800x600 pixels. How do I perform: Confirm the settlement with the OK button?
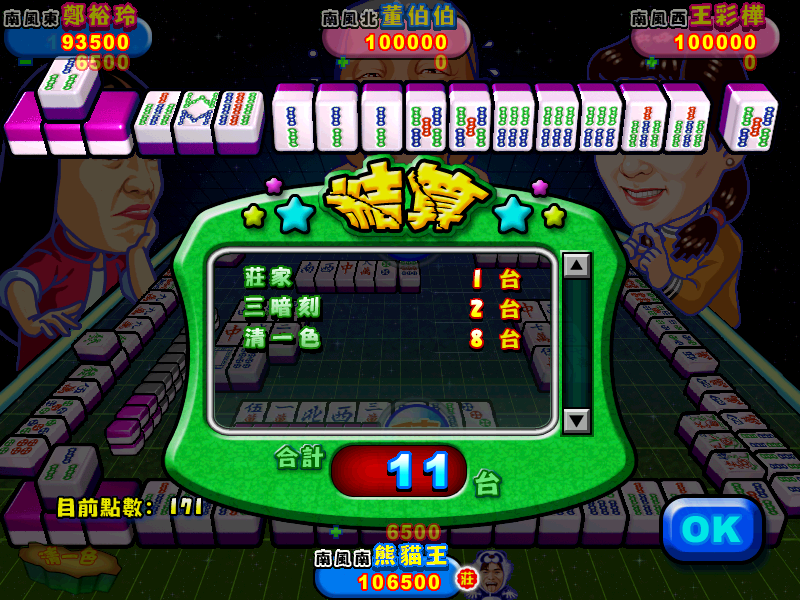(x=712, y=530)
